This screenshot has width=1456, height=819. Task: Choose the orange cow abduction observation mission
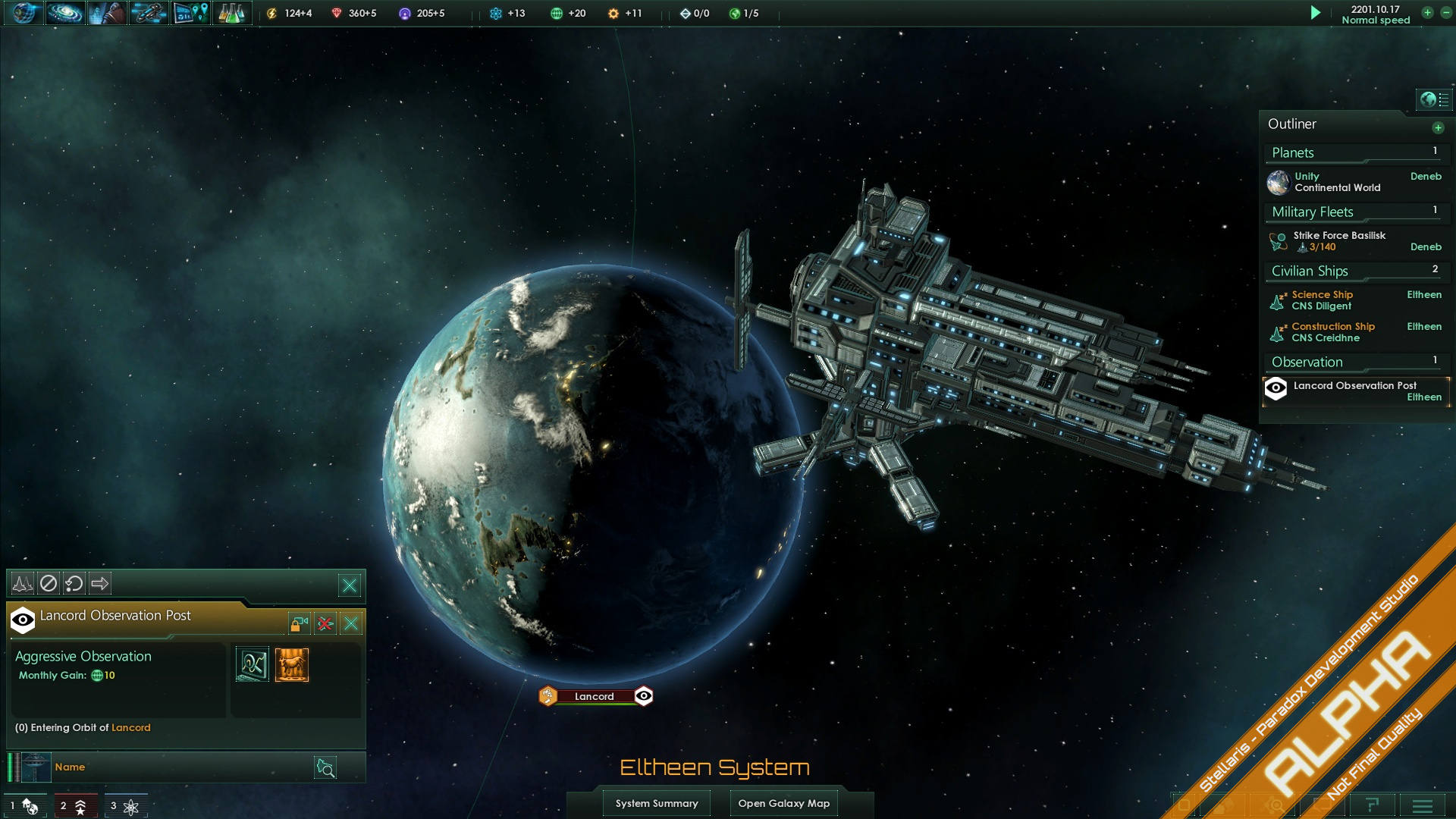[x=292, y=665]
